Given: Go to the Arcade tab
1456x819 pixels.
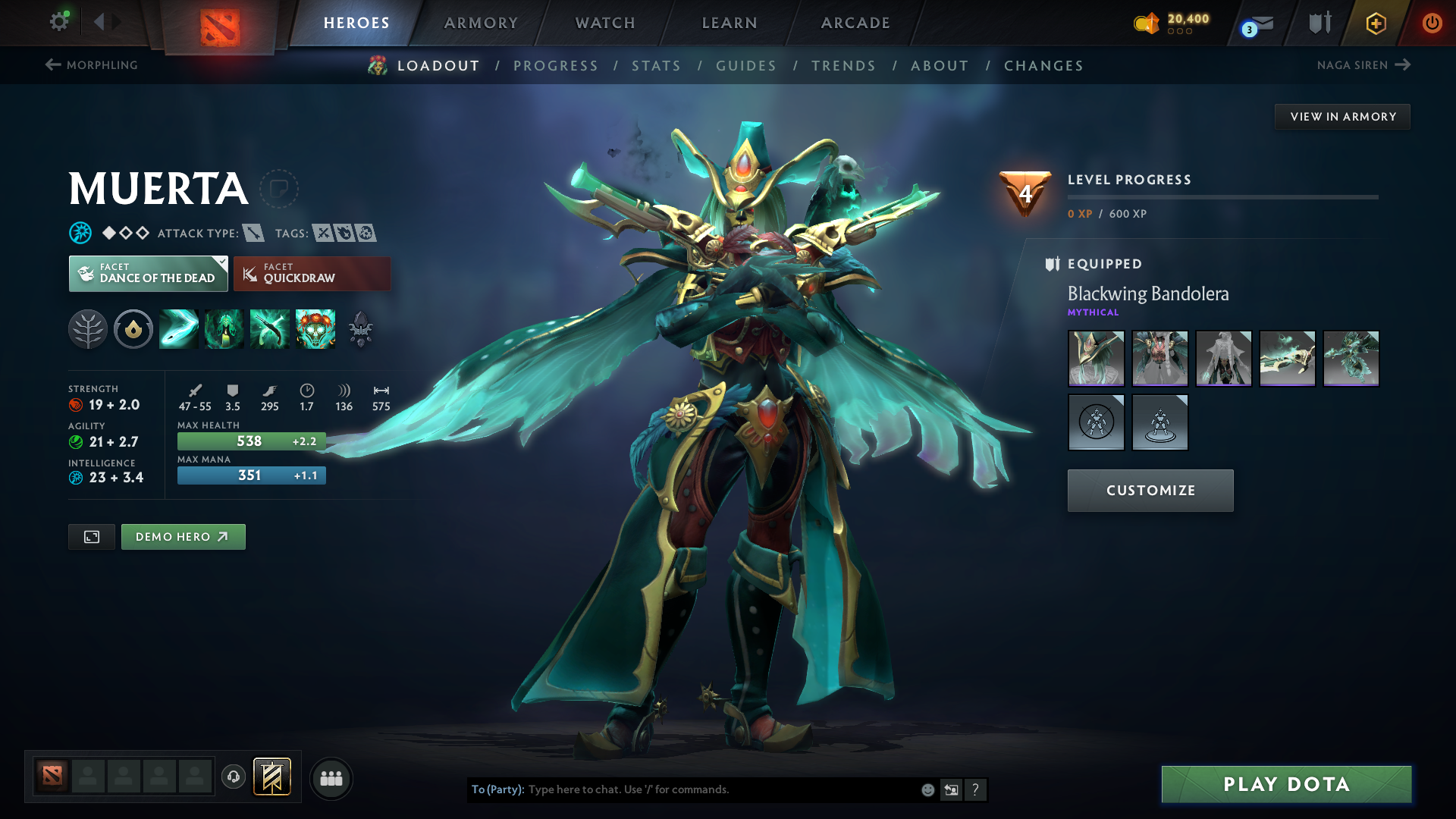Looking at the screenshot, I should [x=855, y=23].
